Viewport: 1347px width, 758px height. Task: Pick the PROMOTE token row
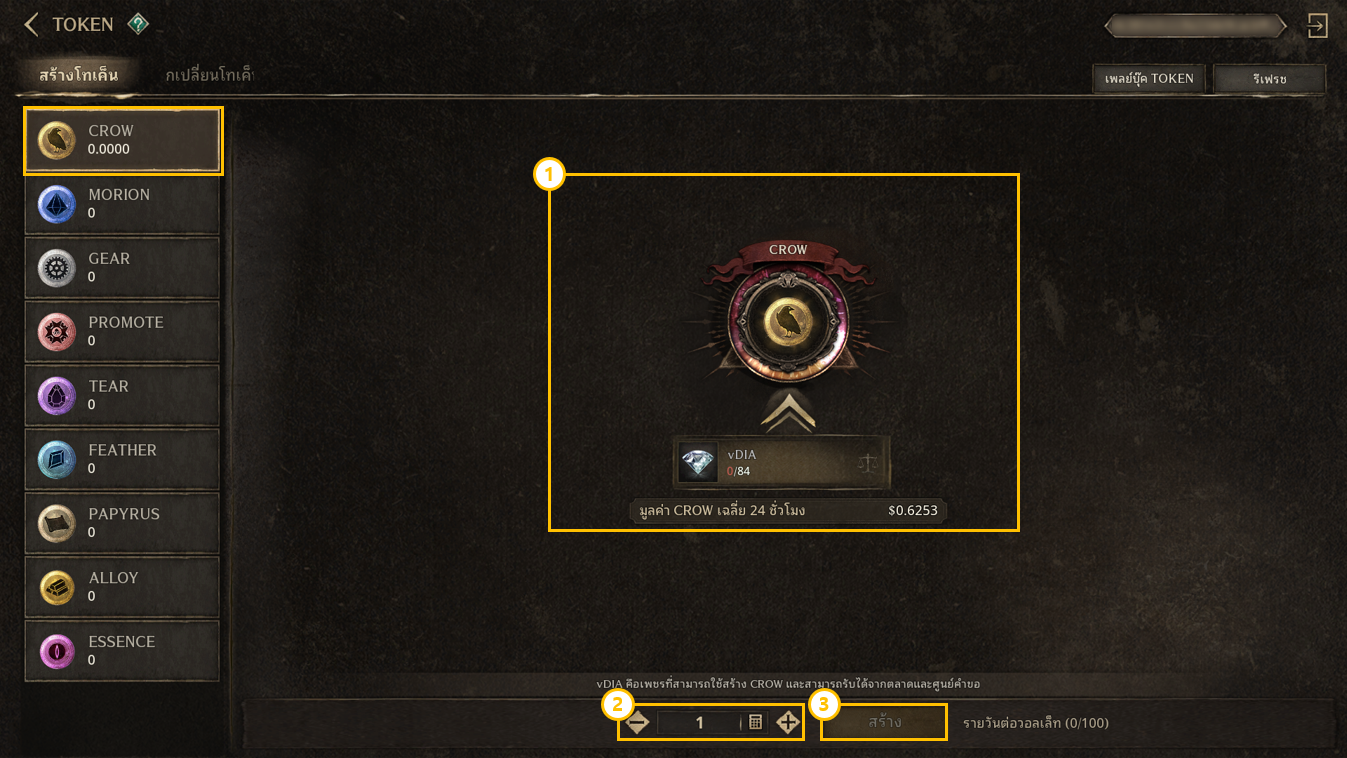(x=122, y=332)
